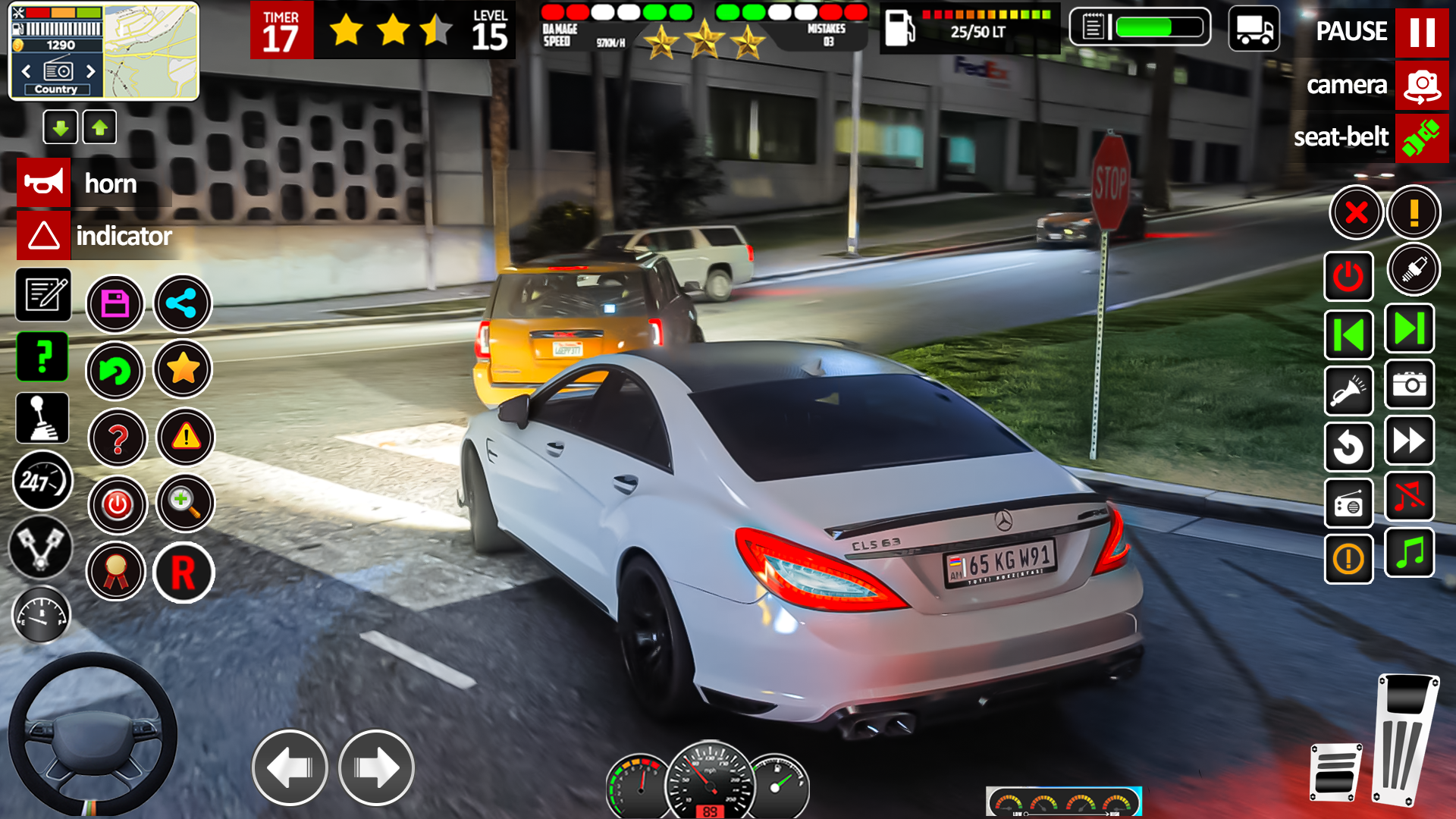Collapse minimap with up arrow
The image size is (1456, 819).
pos(99,127)
